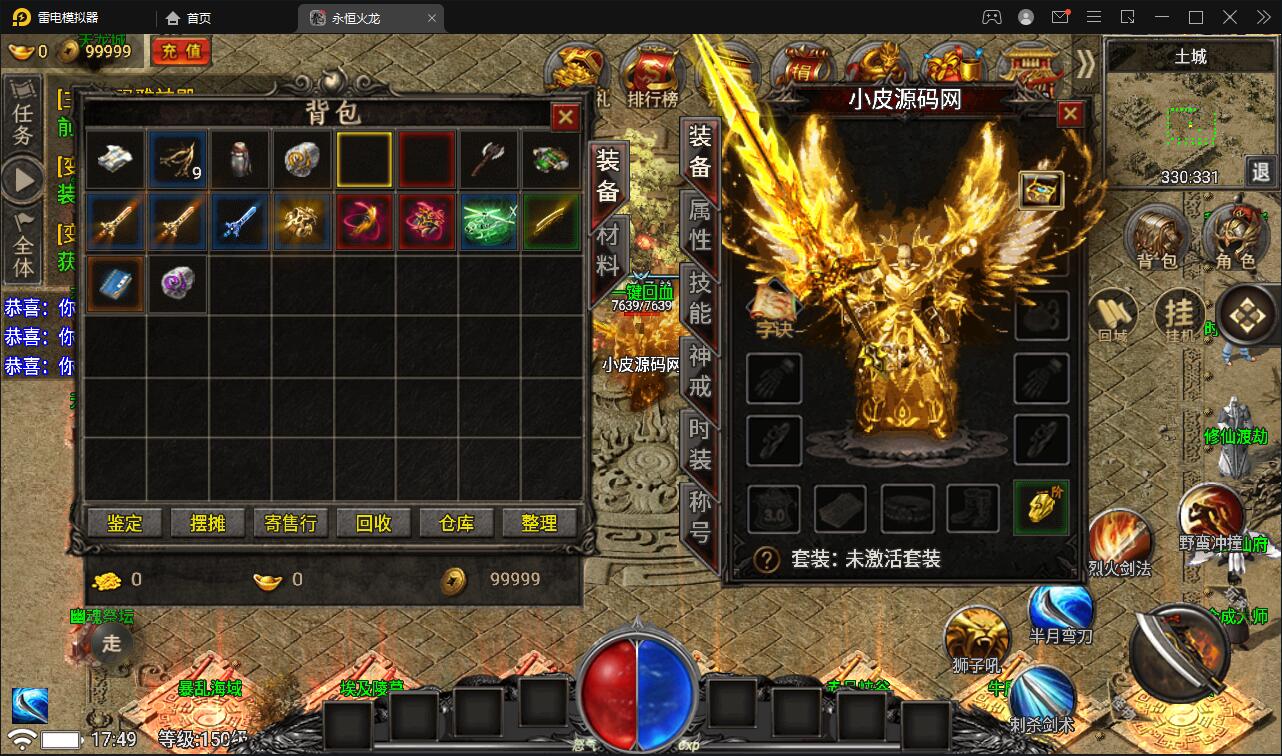Show the 属性 attributes tab

coord(700,224)
